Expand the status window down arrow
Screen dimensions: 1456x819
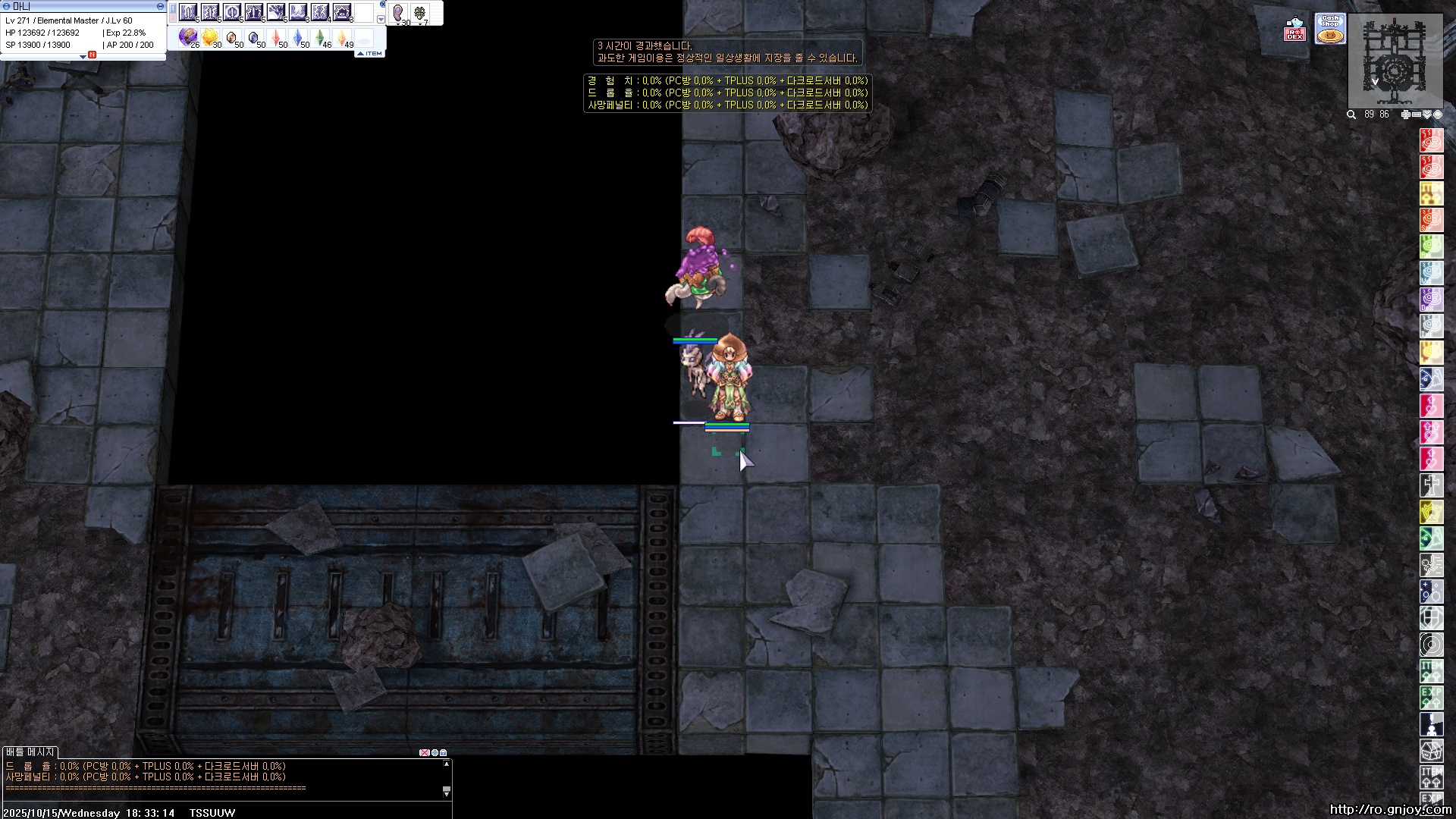83,58
